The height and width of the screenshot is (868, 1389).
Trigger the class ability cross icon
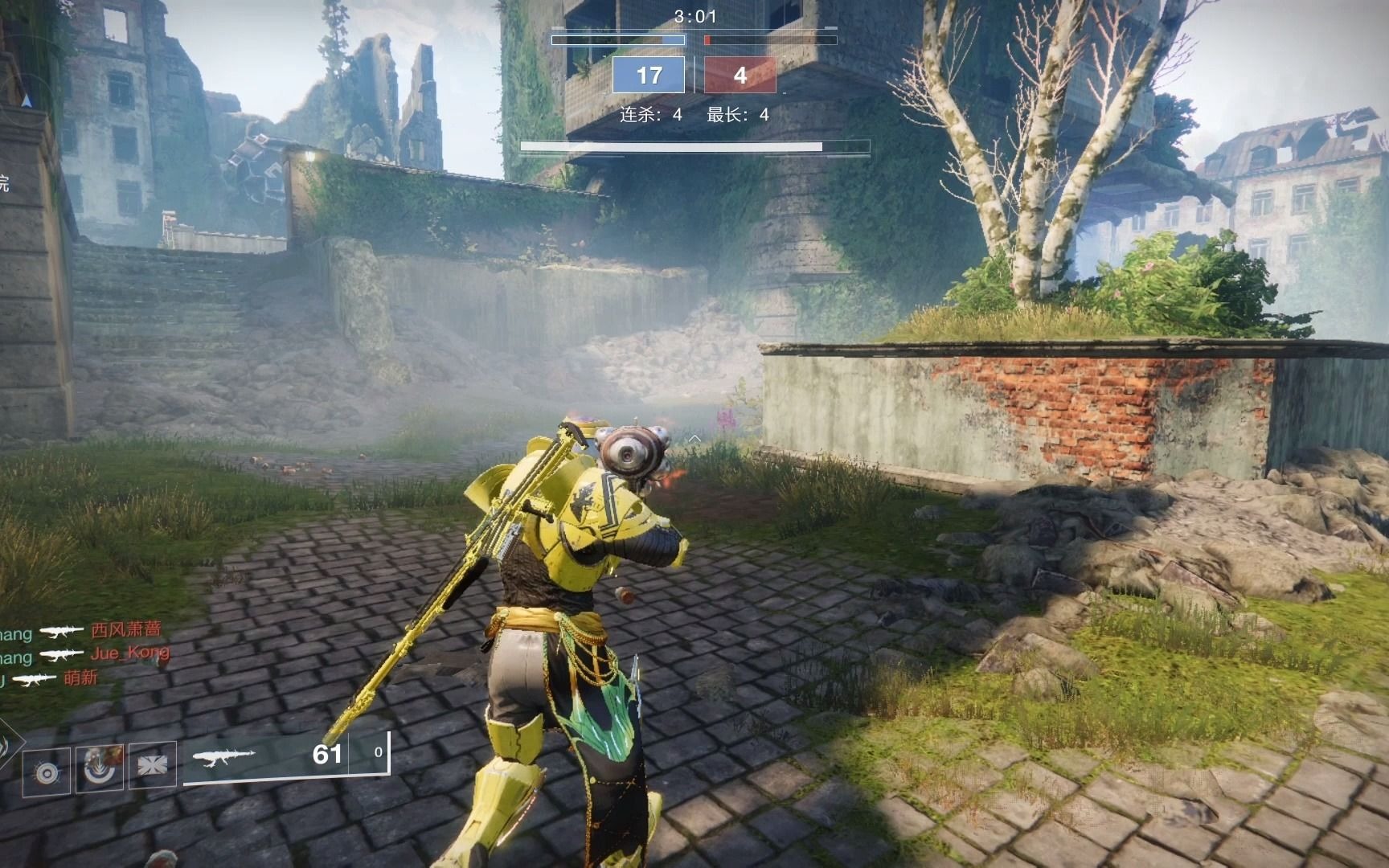point(152,766)
